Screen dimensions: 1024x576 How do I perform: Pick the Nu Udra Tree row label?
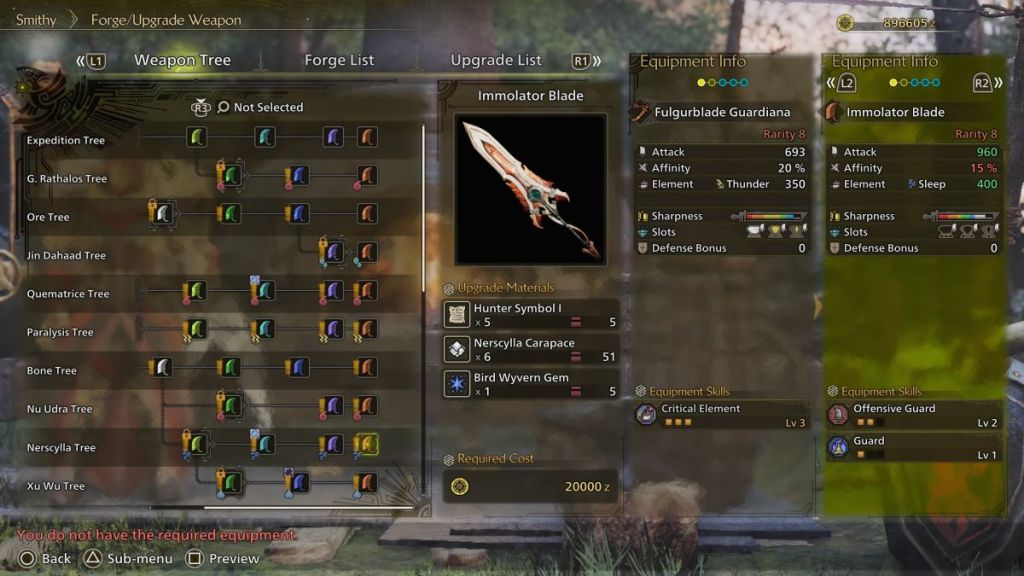pos(60,409)
